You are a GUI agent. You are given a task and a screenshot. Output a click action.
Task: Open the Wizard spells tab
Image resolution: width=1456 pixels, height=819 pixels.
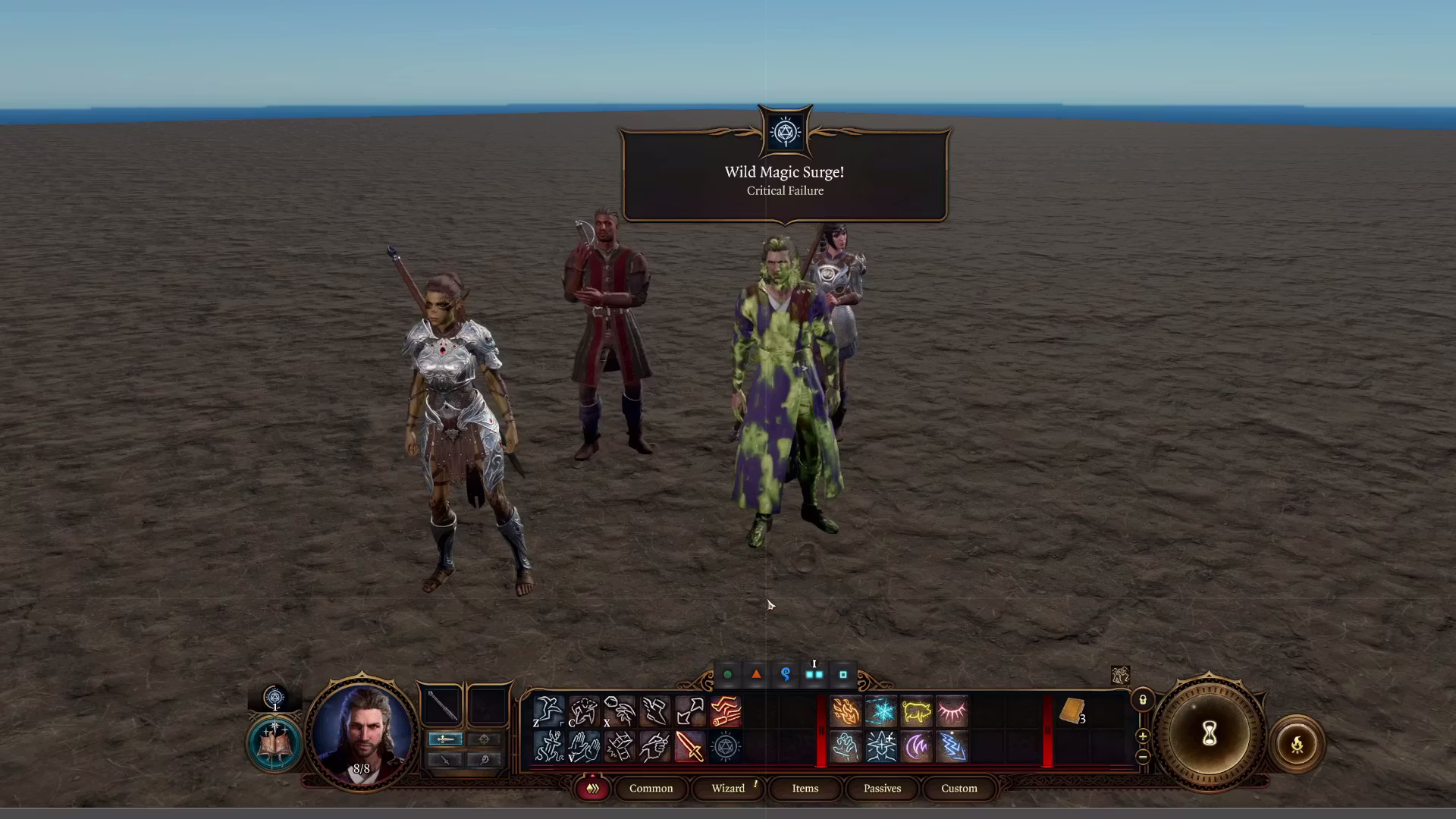pyautogui.click(x=728, y=789)
